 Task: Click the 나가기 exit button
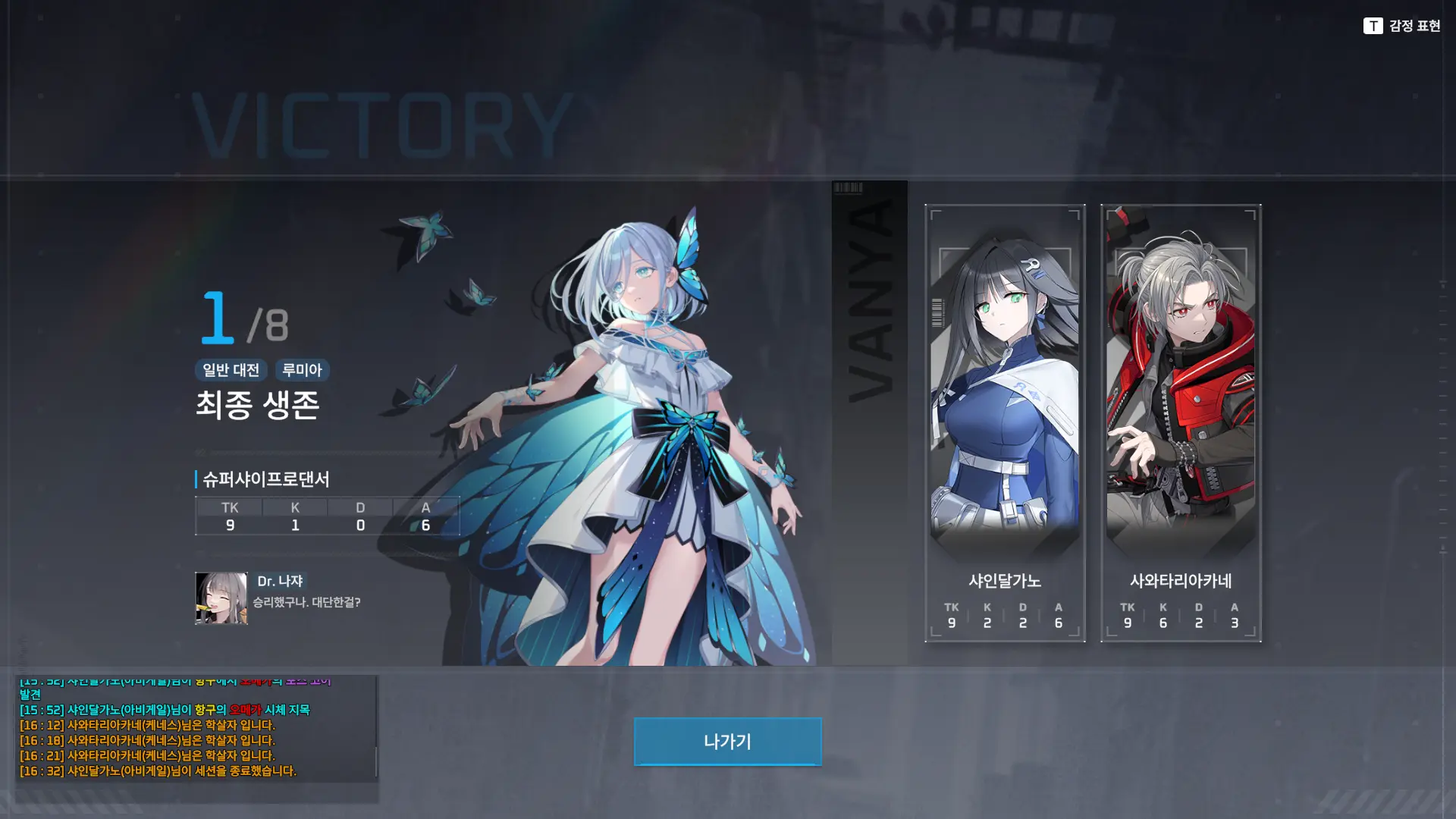(x=727, y=741)
